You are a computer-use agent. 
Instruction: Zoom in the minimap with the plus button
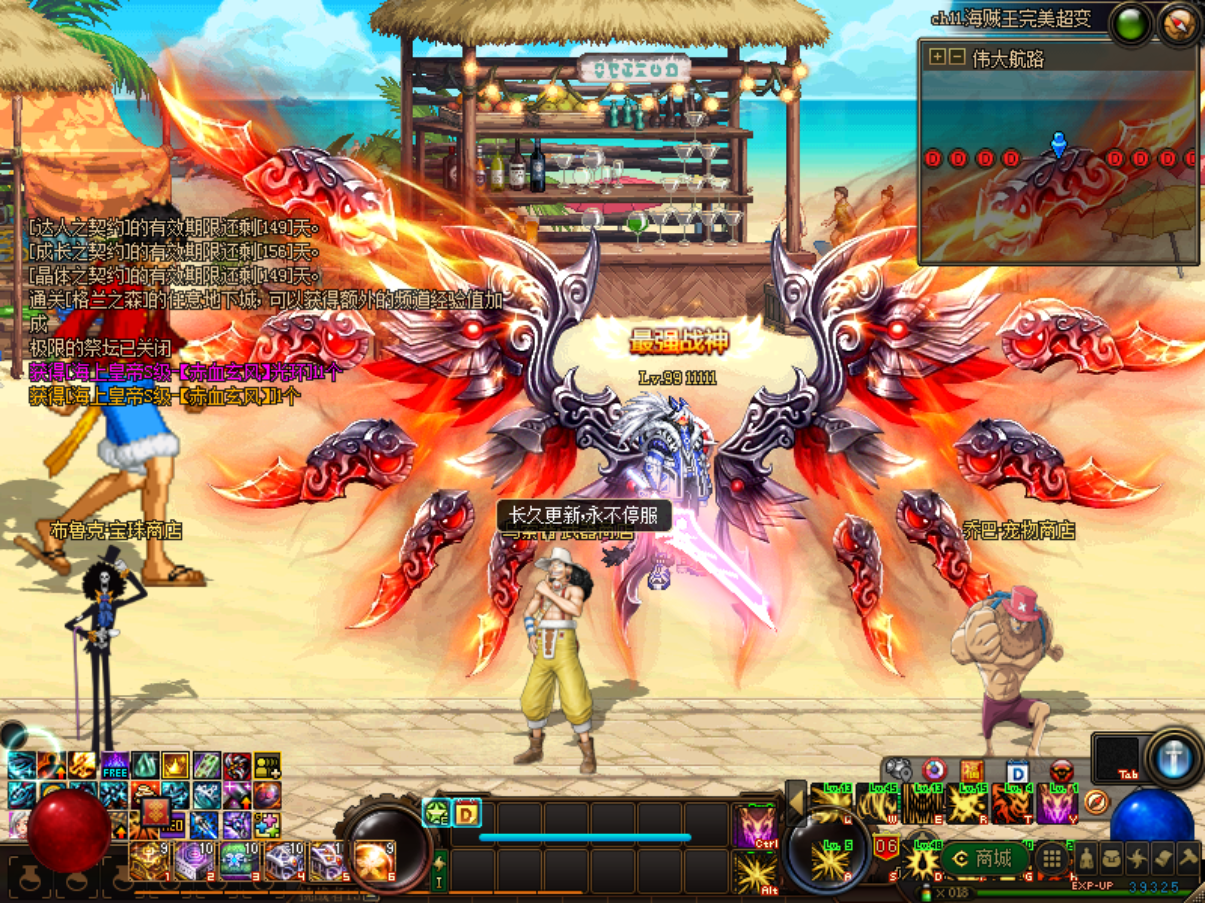[x=936, y=57]
